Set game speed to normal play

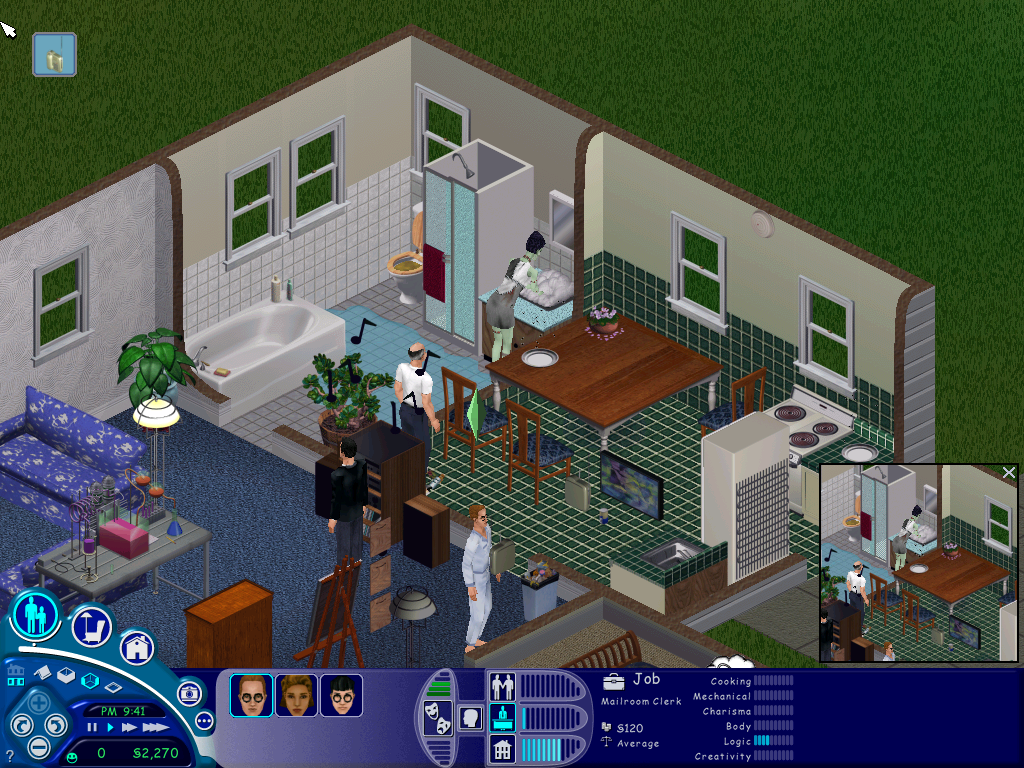[x=111, y=727]
